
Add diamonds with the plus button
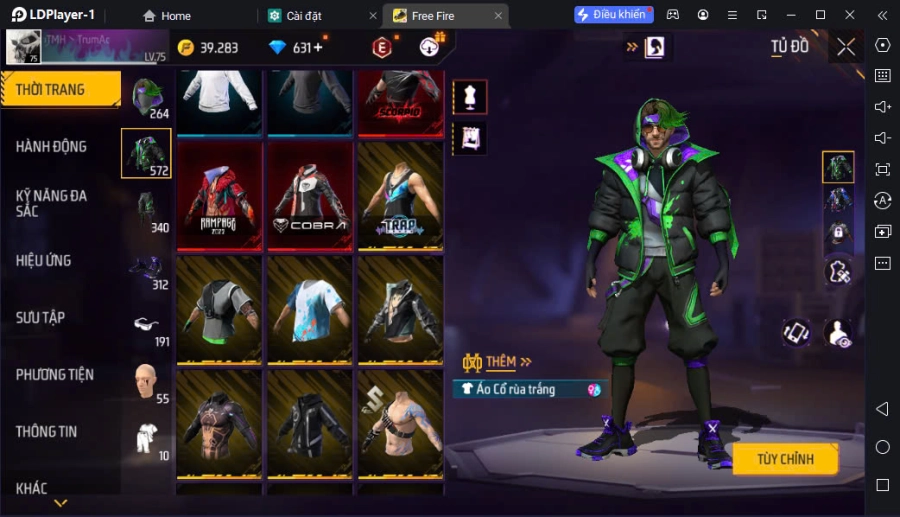pos(318,48)
